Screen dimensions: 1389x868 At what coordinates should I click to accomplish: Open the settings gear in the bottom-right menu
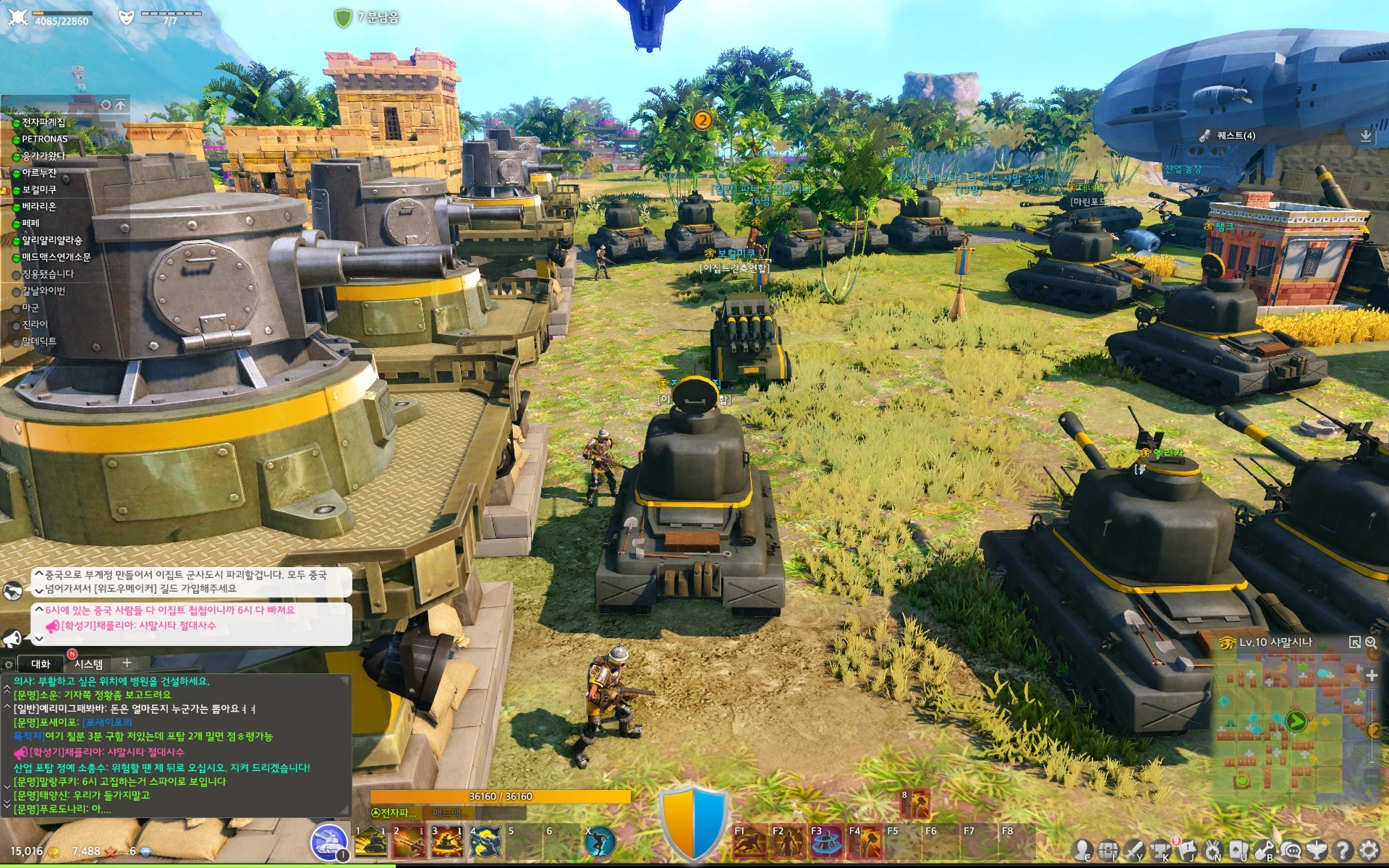click(1369, 850)
